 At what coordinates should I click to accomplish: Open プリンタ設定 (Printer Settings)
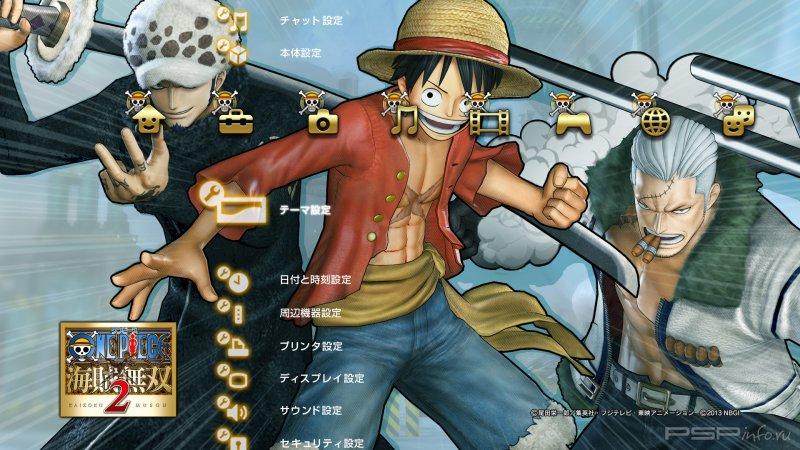311,346
